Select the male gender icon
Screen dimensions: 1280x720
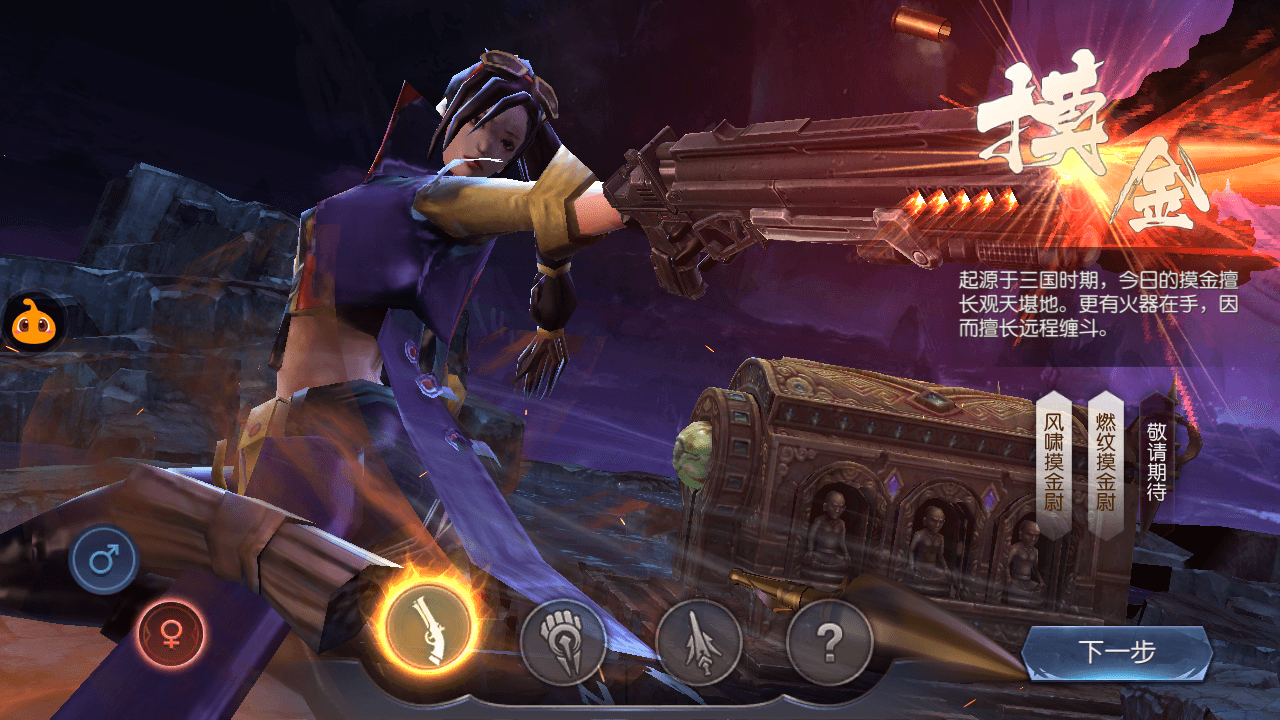pos(104,560)
